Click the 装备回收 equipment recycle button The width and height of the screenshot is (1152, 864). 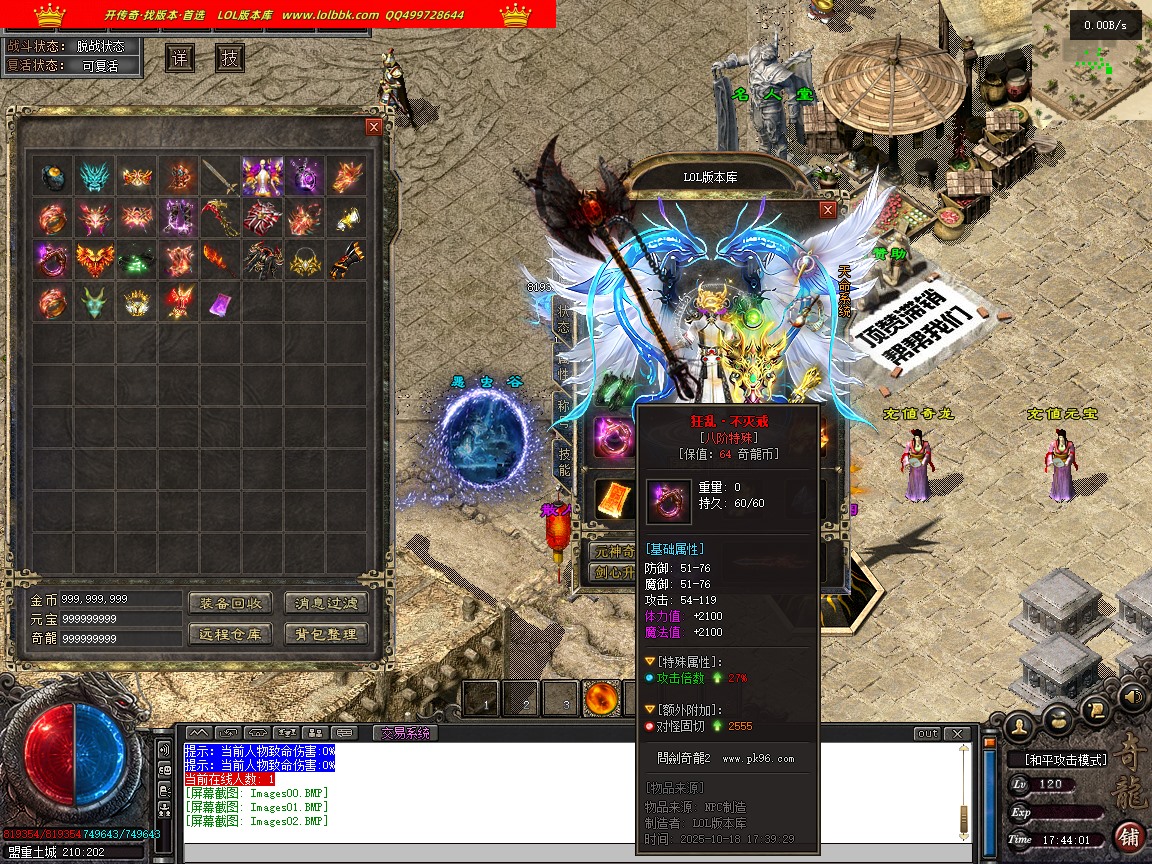click(x=230, y=603)
